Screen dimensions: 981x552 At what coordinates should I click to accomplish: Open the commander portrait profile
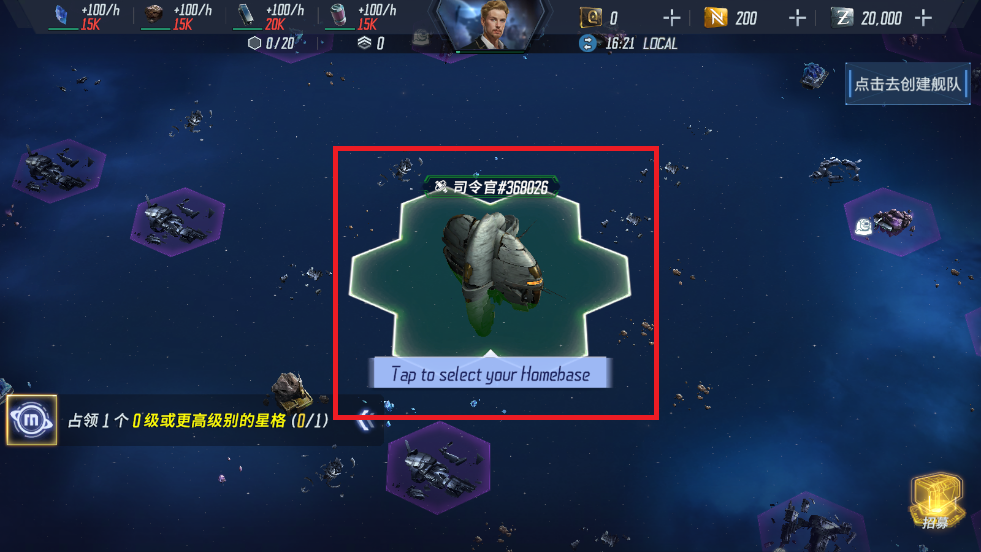point(489,25)
